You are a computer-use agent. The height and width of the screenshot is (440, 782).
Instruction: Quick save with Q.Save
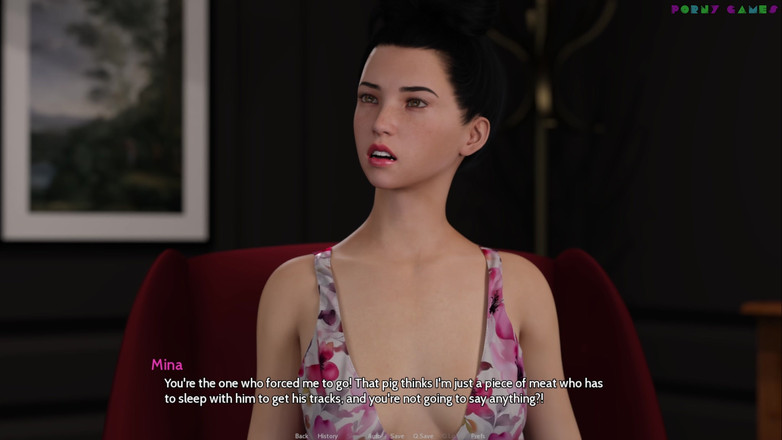[x=424, y=436]
